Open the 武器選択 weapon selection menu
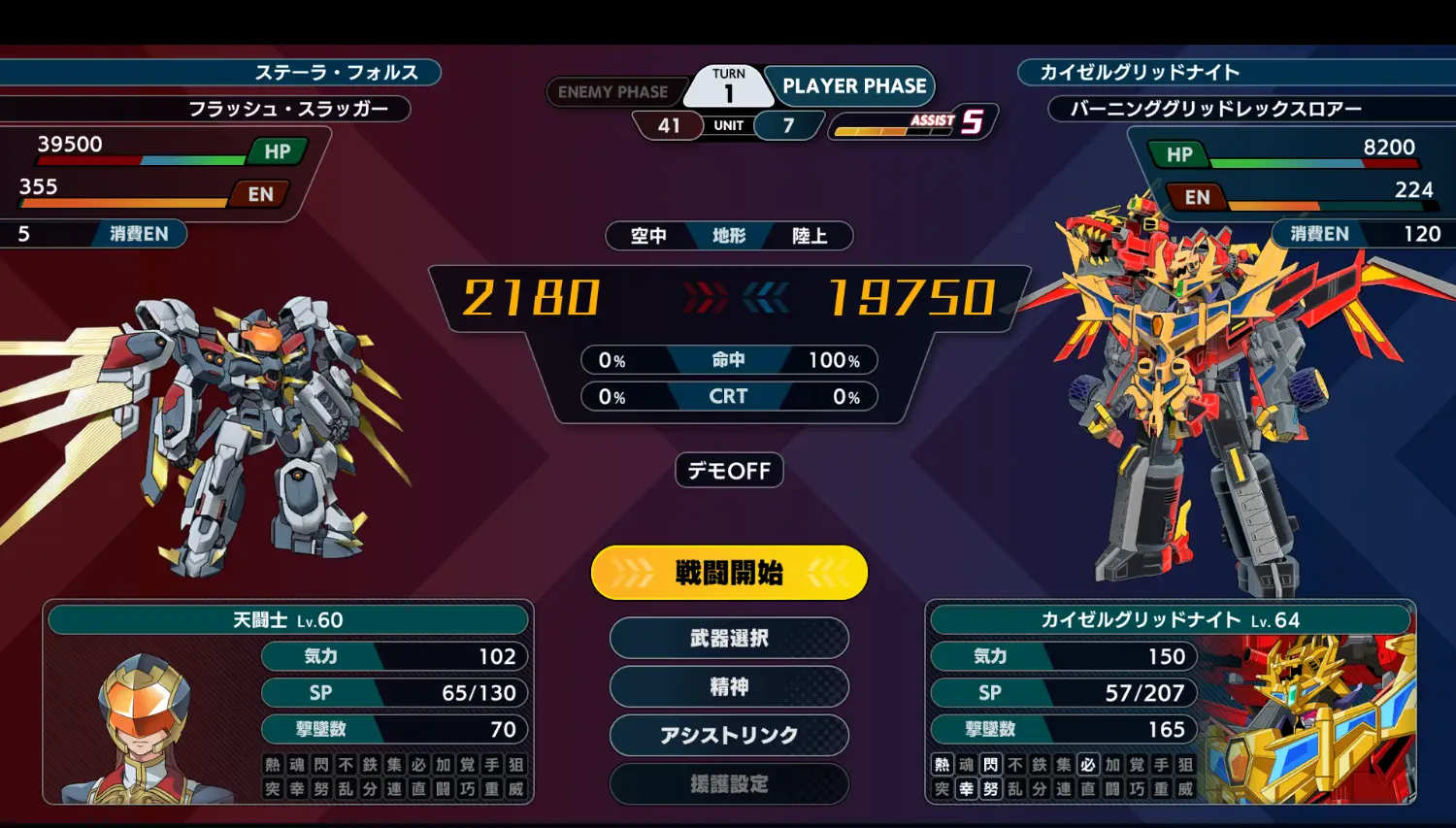 pyautogui.click(x=729, y=638)
